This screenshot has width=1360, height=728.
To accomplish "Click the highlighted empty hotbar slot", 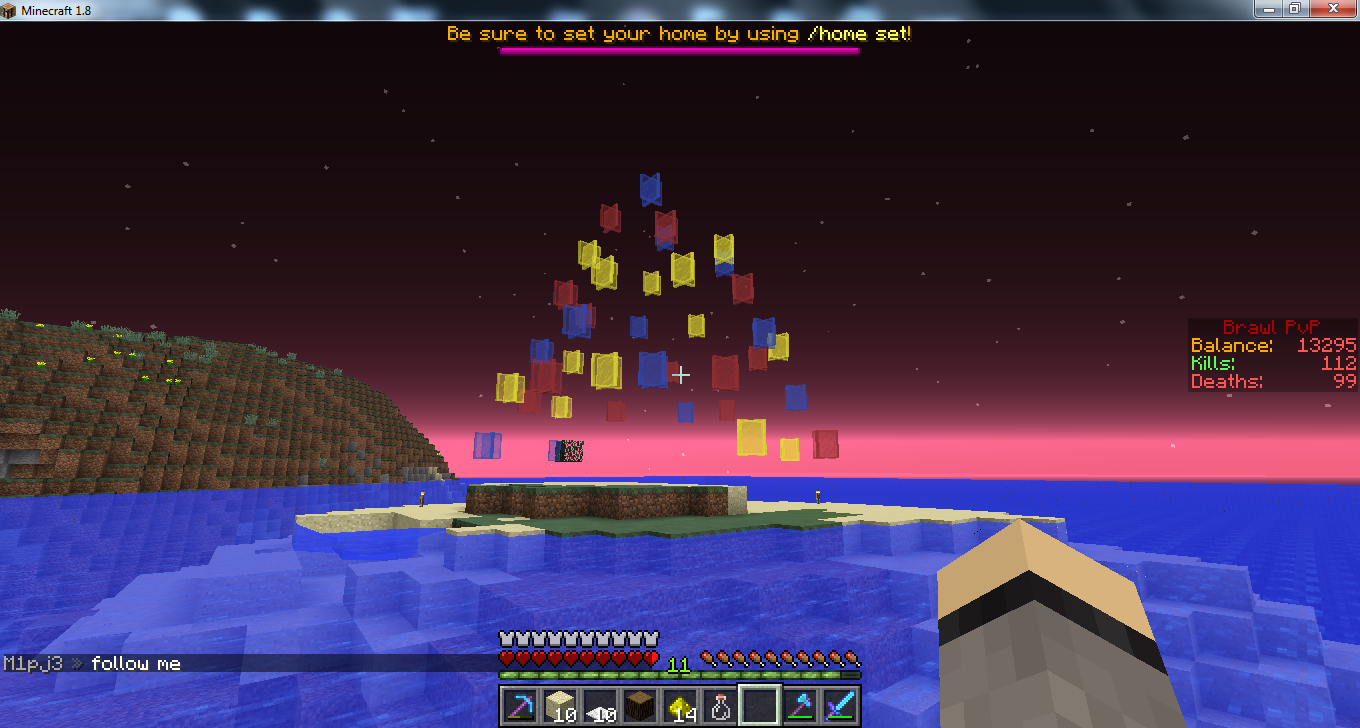I will 760,706.
